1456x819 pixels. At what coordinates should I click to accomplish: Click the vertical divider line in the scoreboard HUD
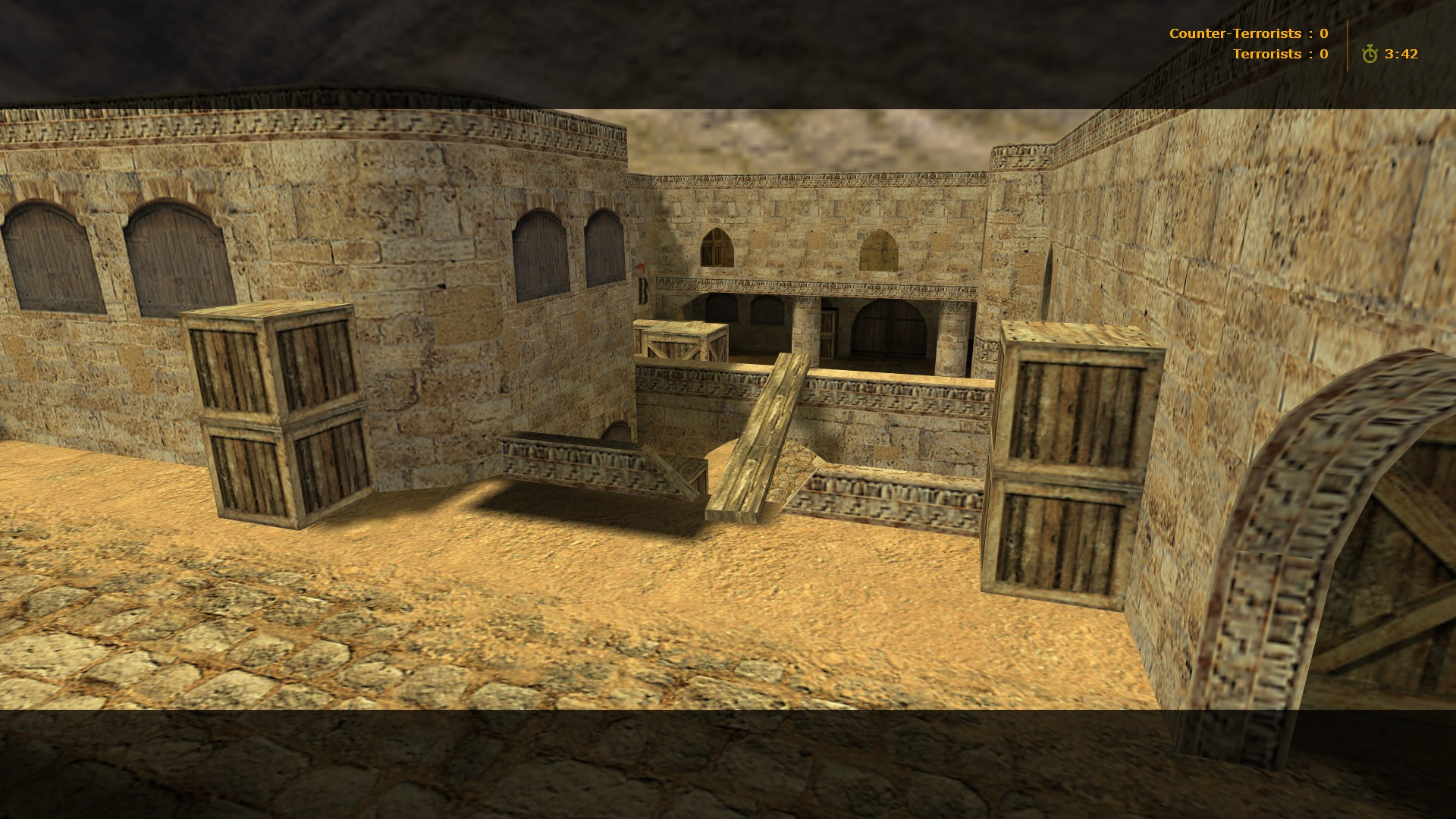tap(1348, 44)
